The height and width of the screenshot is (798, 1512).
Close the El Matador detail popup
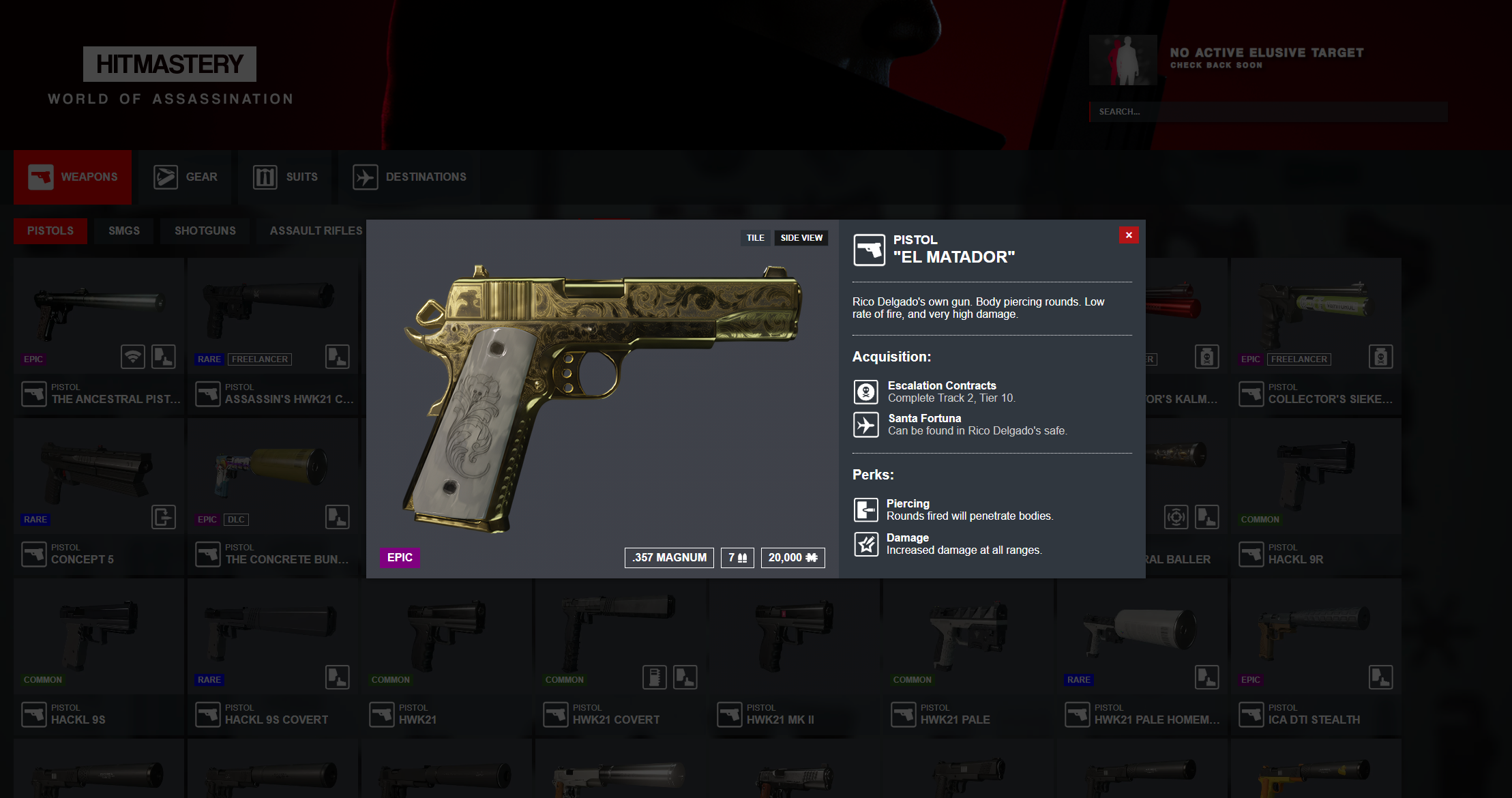click(1129, 235)
